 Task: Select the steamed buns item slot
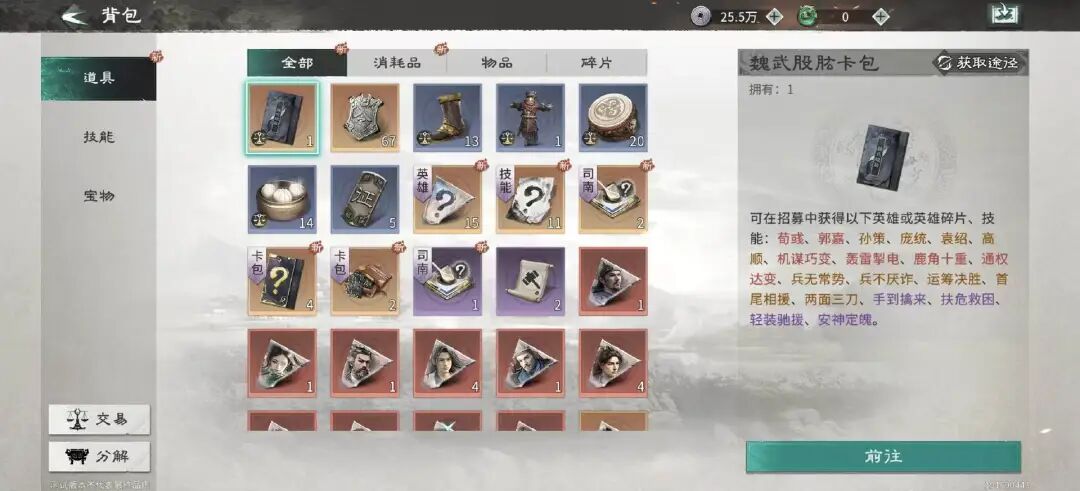282,199
